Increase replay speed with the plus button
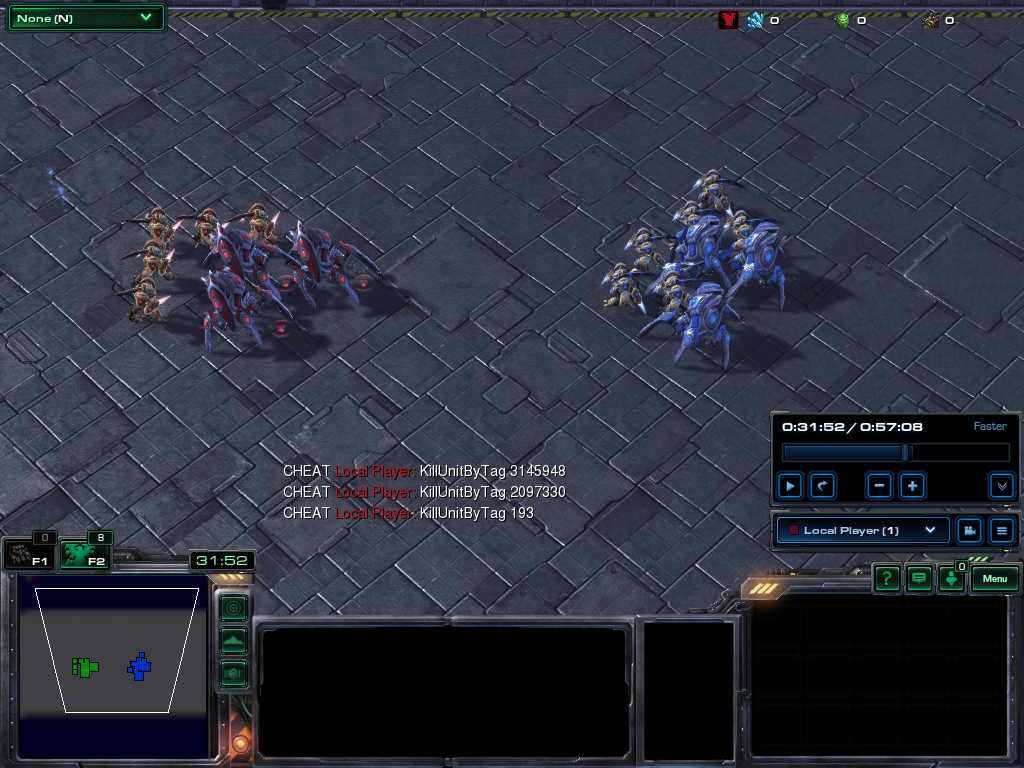This screenshot has height=768, width=1024. pos(912,486)
